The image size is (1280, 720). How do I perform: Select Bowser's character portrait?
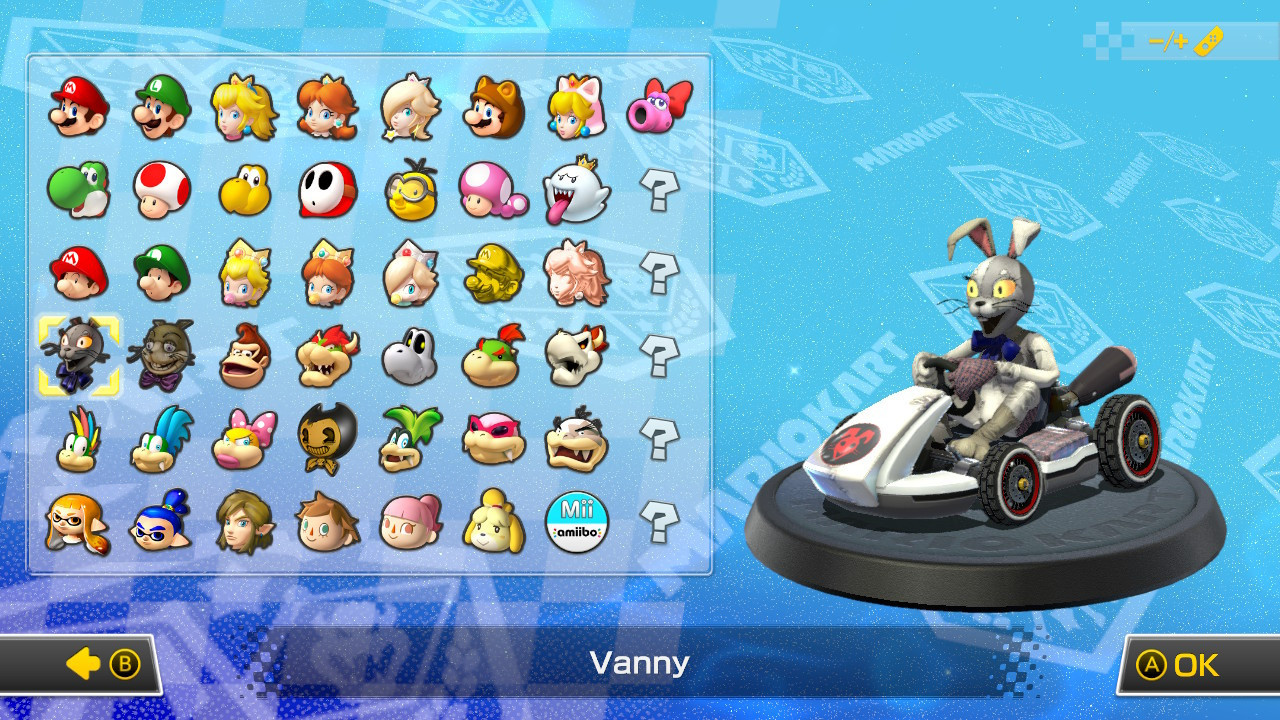[x=328, y=357]
